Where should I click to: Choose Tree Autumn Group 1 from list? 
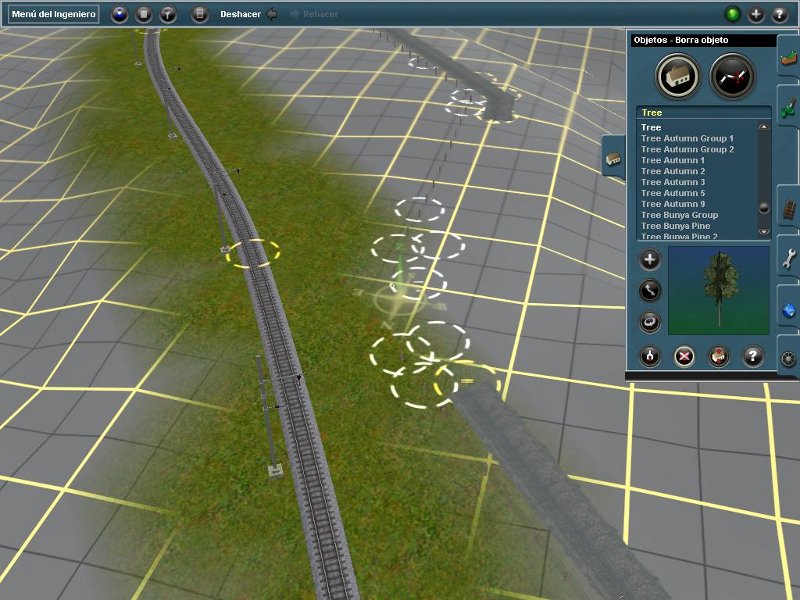click(687, 138)
